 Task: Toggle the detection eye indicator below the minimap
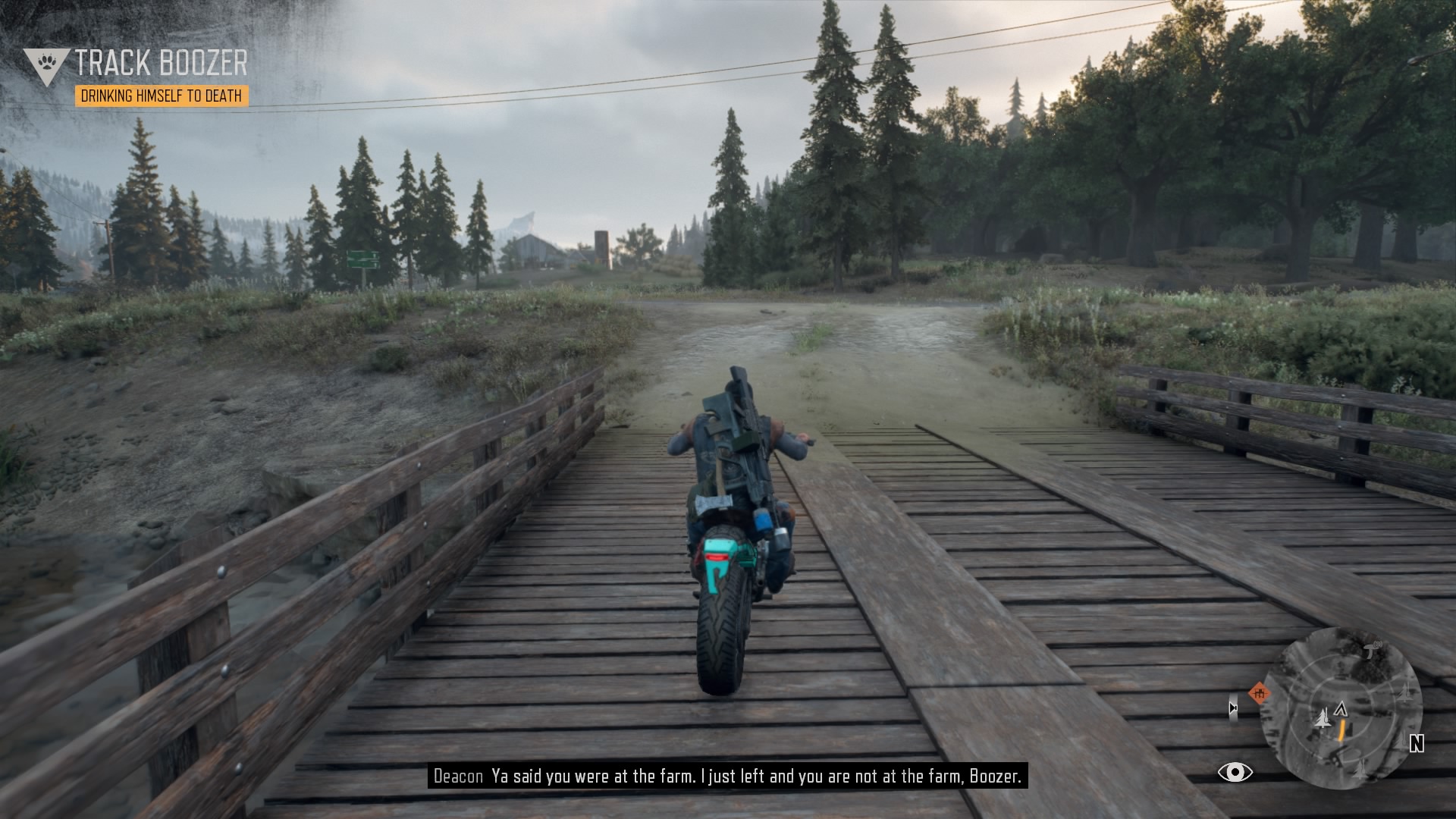(x=1235, y=772)
